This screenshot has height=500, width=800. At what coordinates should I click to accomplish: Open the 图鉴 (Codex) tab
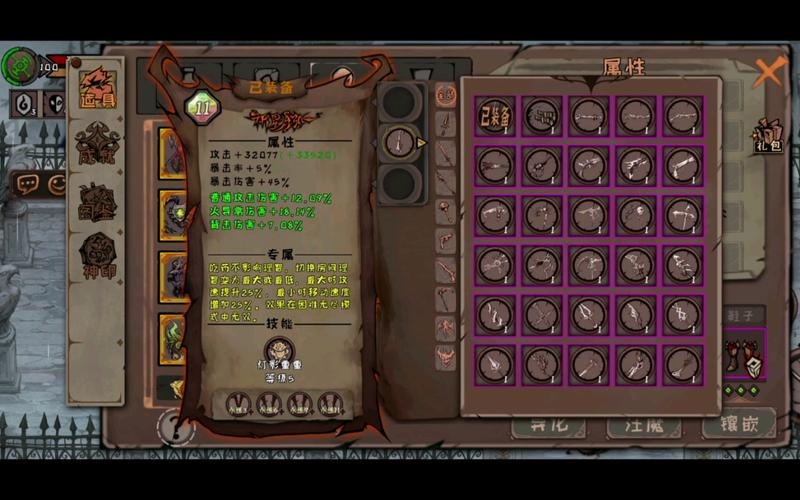click(x=99, y=201)
